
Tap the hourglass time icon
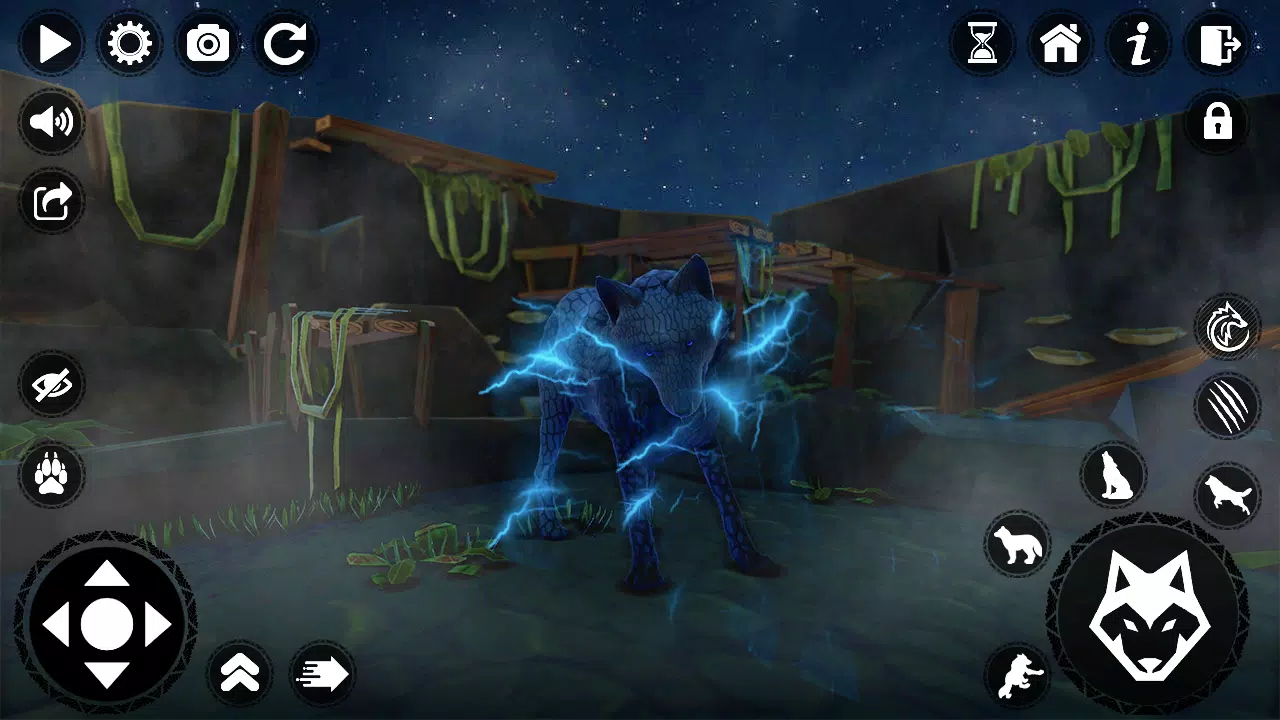983,43
